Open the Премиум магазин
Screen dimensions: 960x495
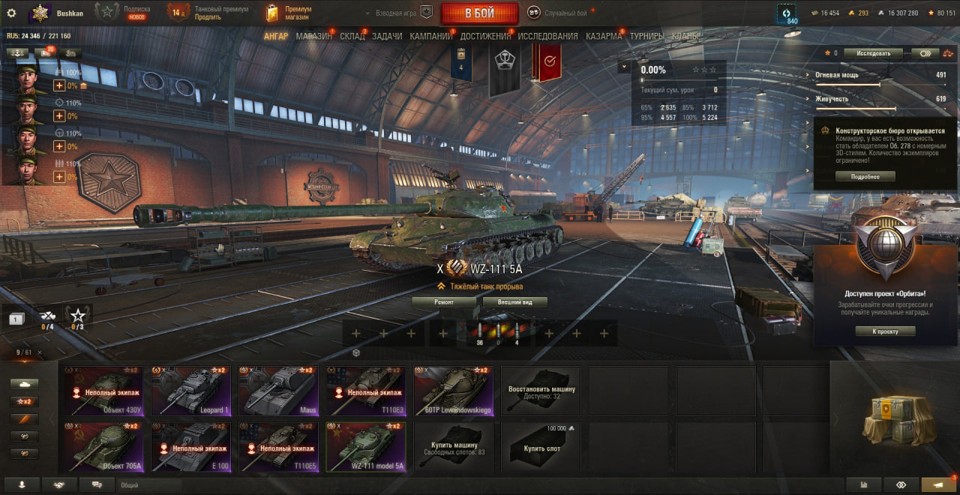[x=290, y=12]
